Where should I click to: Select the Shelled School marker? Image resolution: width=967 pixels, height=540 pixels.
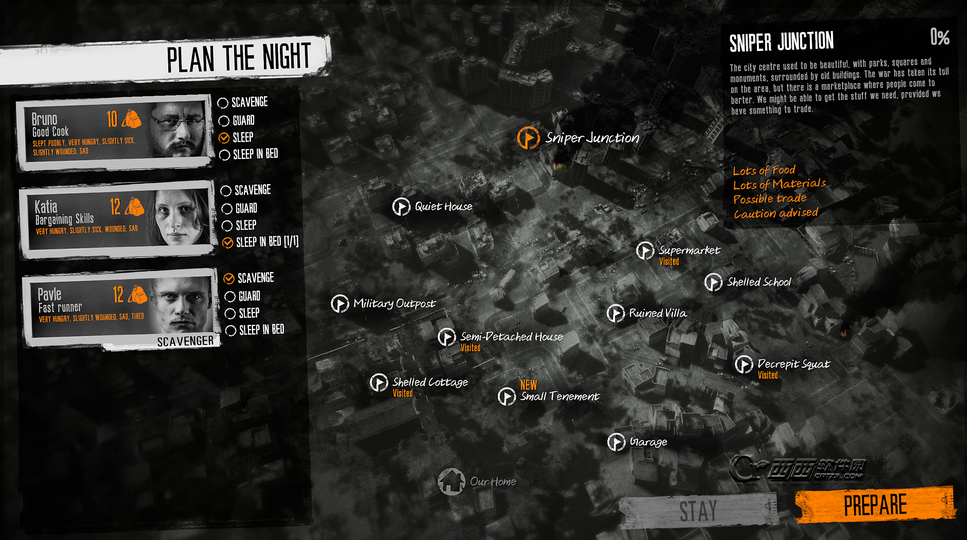714,283
